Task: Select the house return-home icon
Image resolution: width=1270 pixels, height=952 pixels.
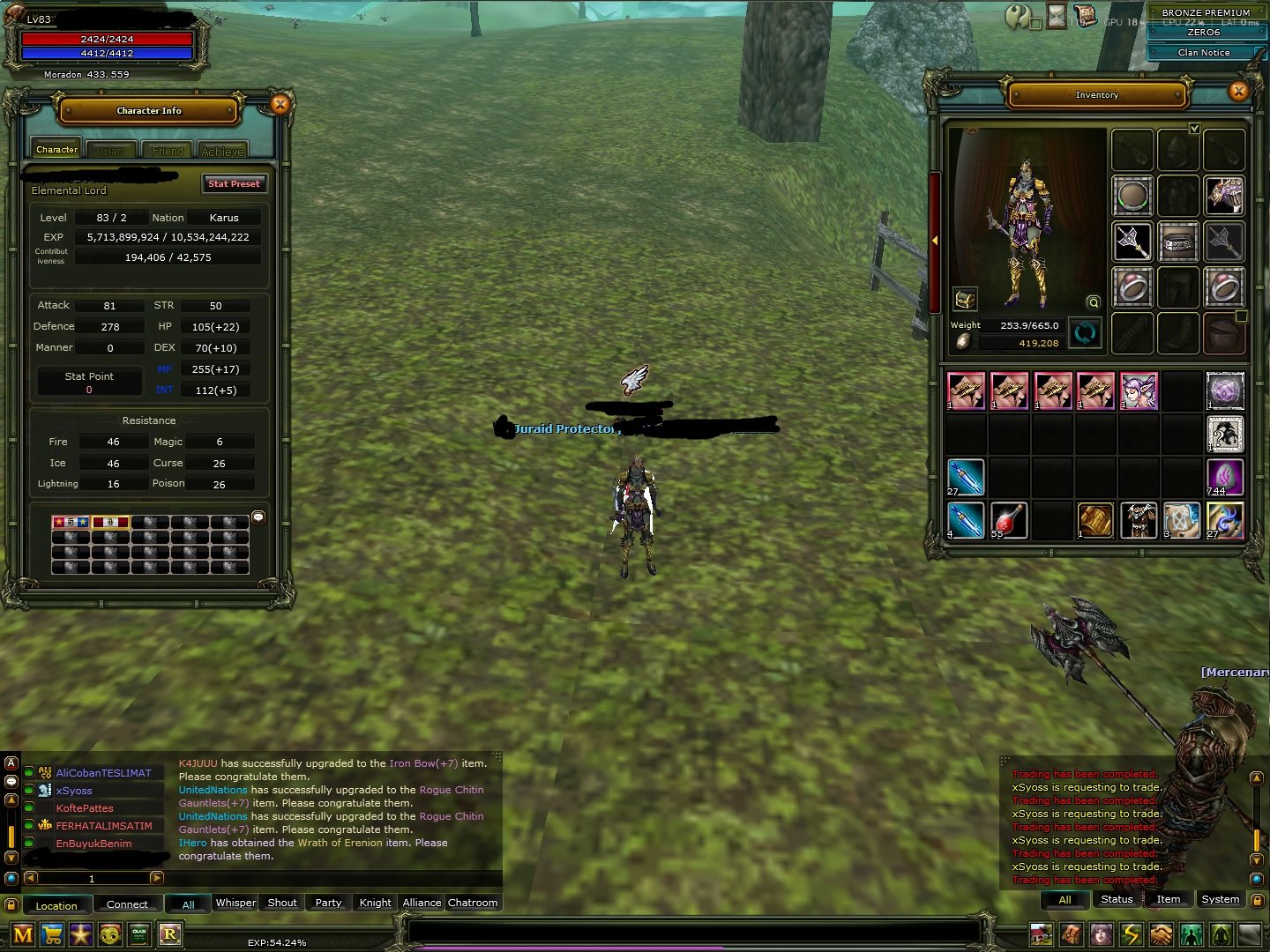Action: tap(1042, 934)
